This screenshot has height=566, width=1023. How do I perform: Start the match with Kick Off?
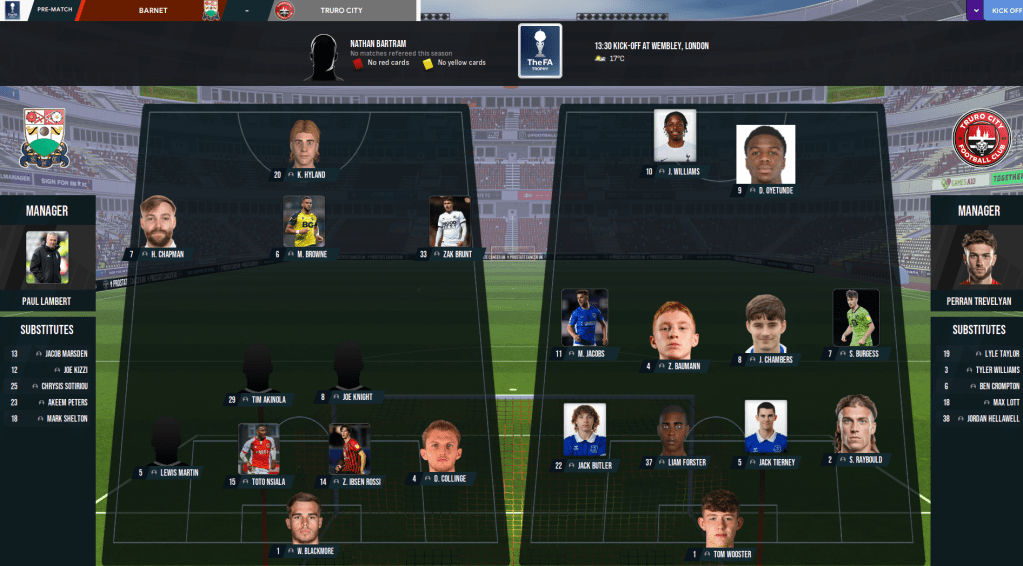click(1004, 11)
